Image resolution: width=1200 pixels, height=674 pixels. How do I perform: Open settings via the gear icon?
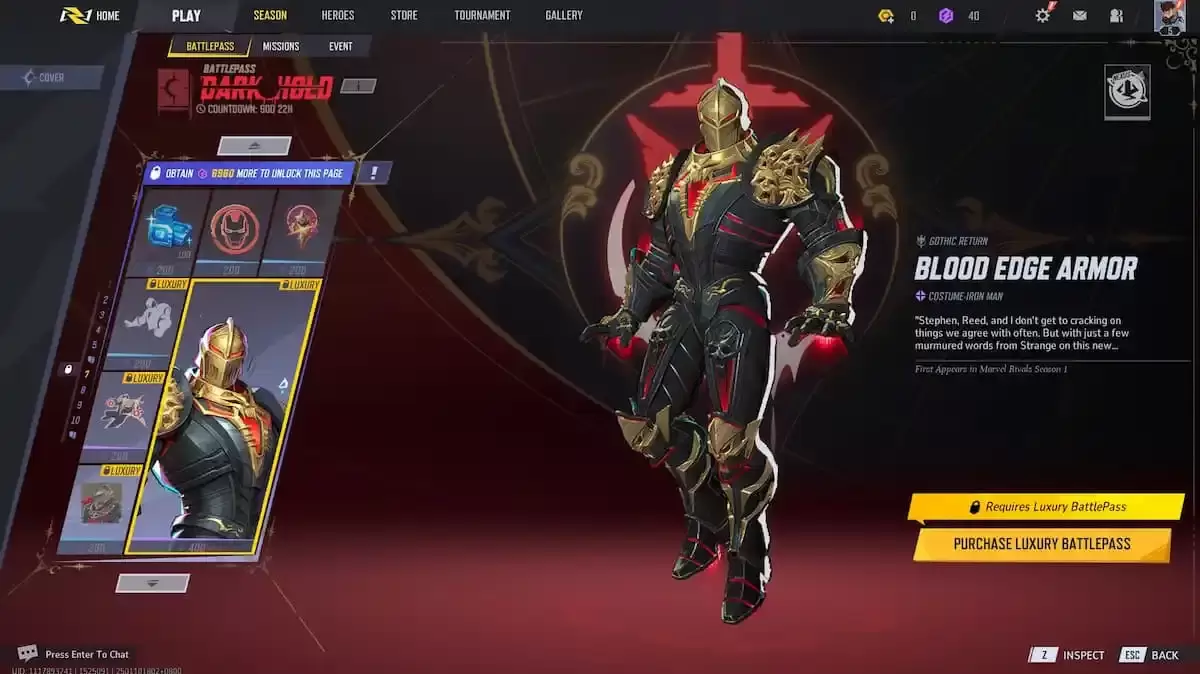click(1043, 16)
